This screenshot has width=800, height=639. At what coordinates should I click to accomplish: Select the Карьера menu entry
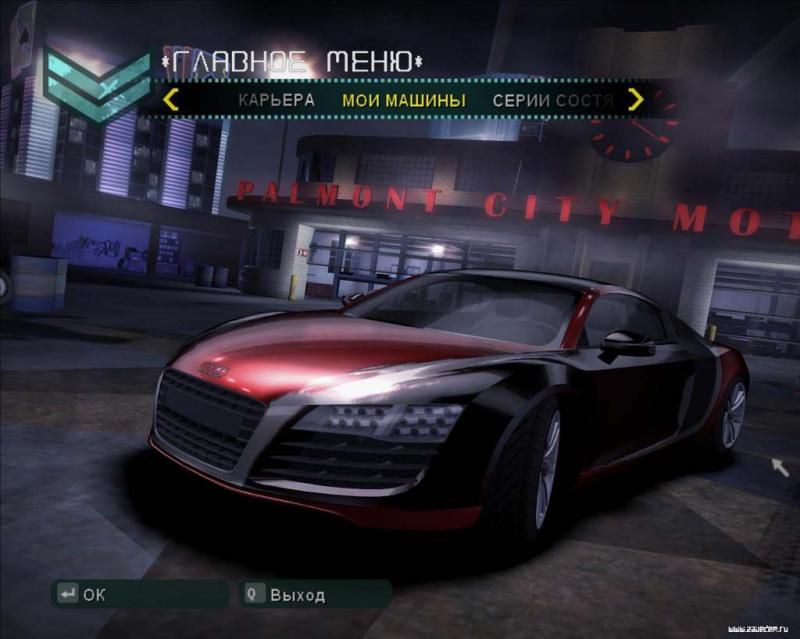coord(276,100)
